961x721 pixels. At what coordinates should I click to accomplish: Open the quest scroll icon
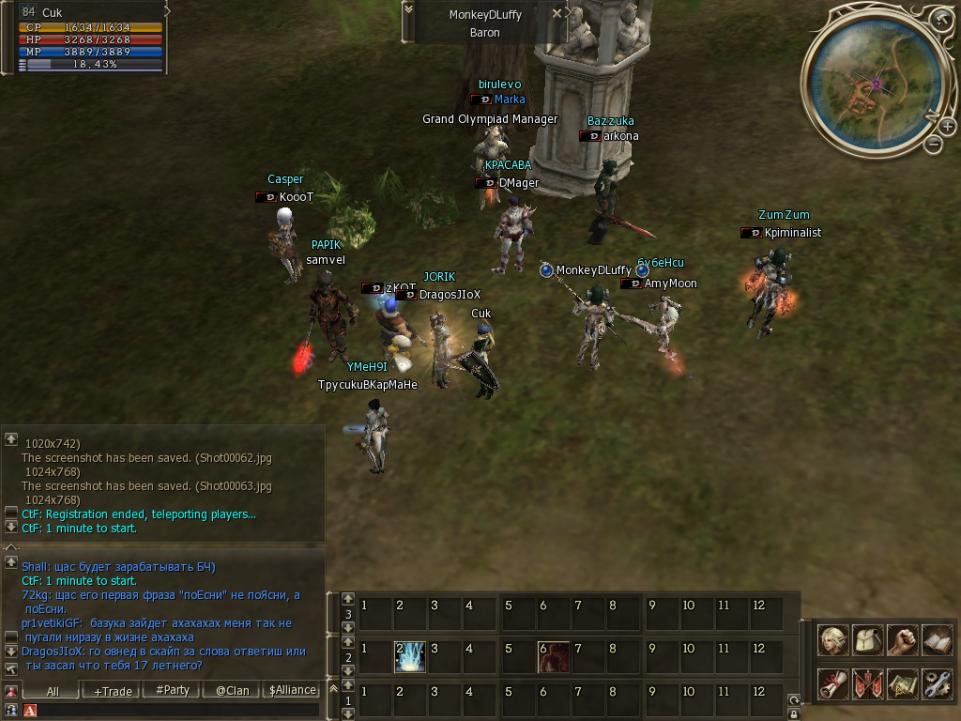coord(831,684)
